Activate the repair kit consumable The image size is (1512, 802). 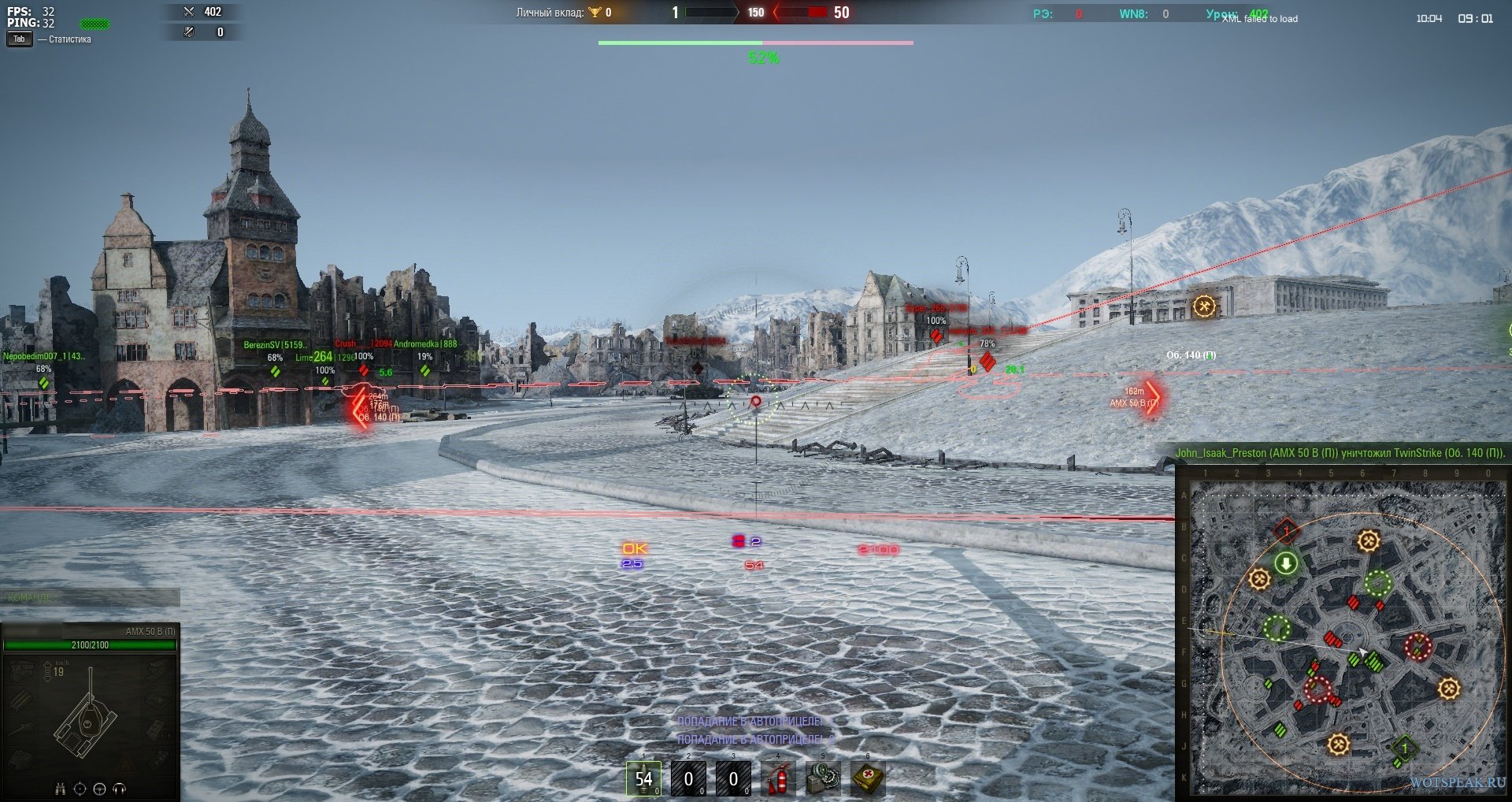(823, 779)
